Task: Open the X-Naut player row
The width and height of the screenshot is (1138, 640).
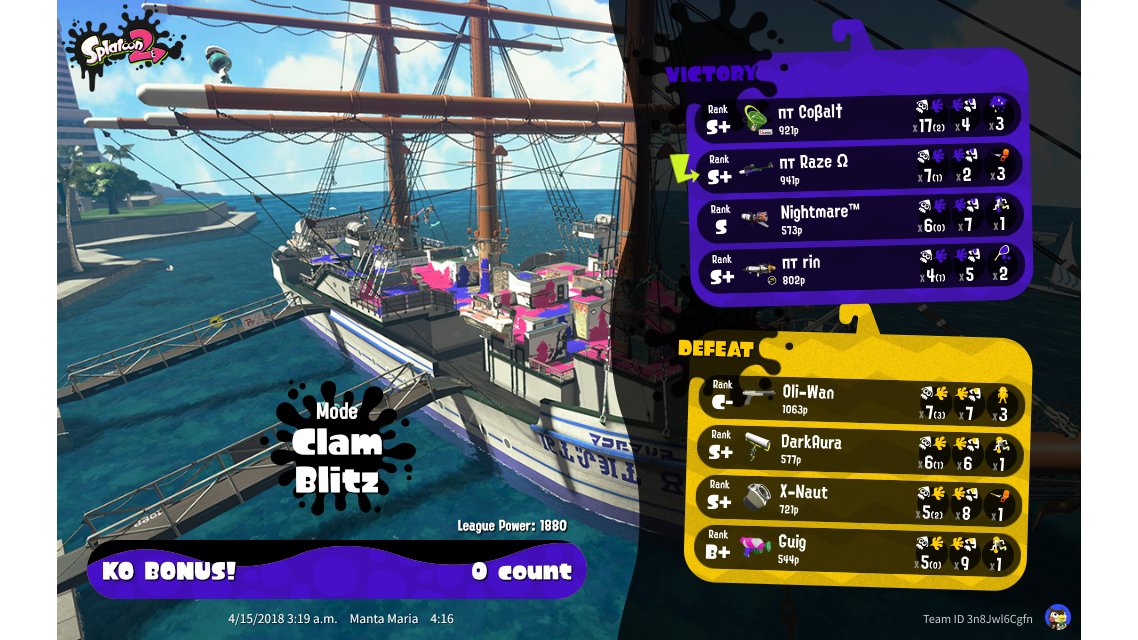Action: pyautogui.click(x=858, y=499)
